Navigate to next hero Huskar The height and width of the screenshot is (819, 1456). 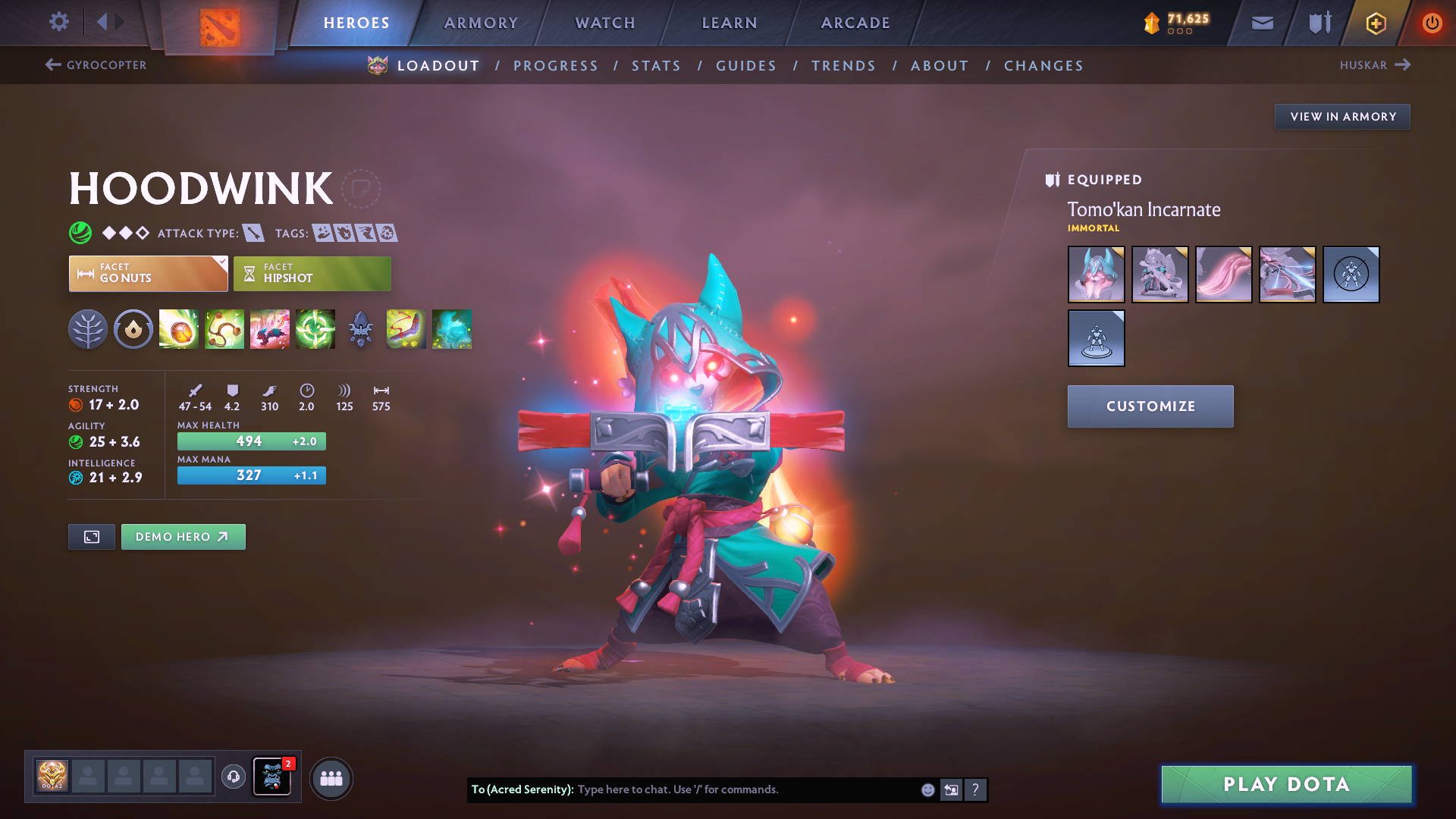tap(1374, 65)
